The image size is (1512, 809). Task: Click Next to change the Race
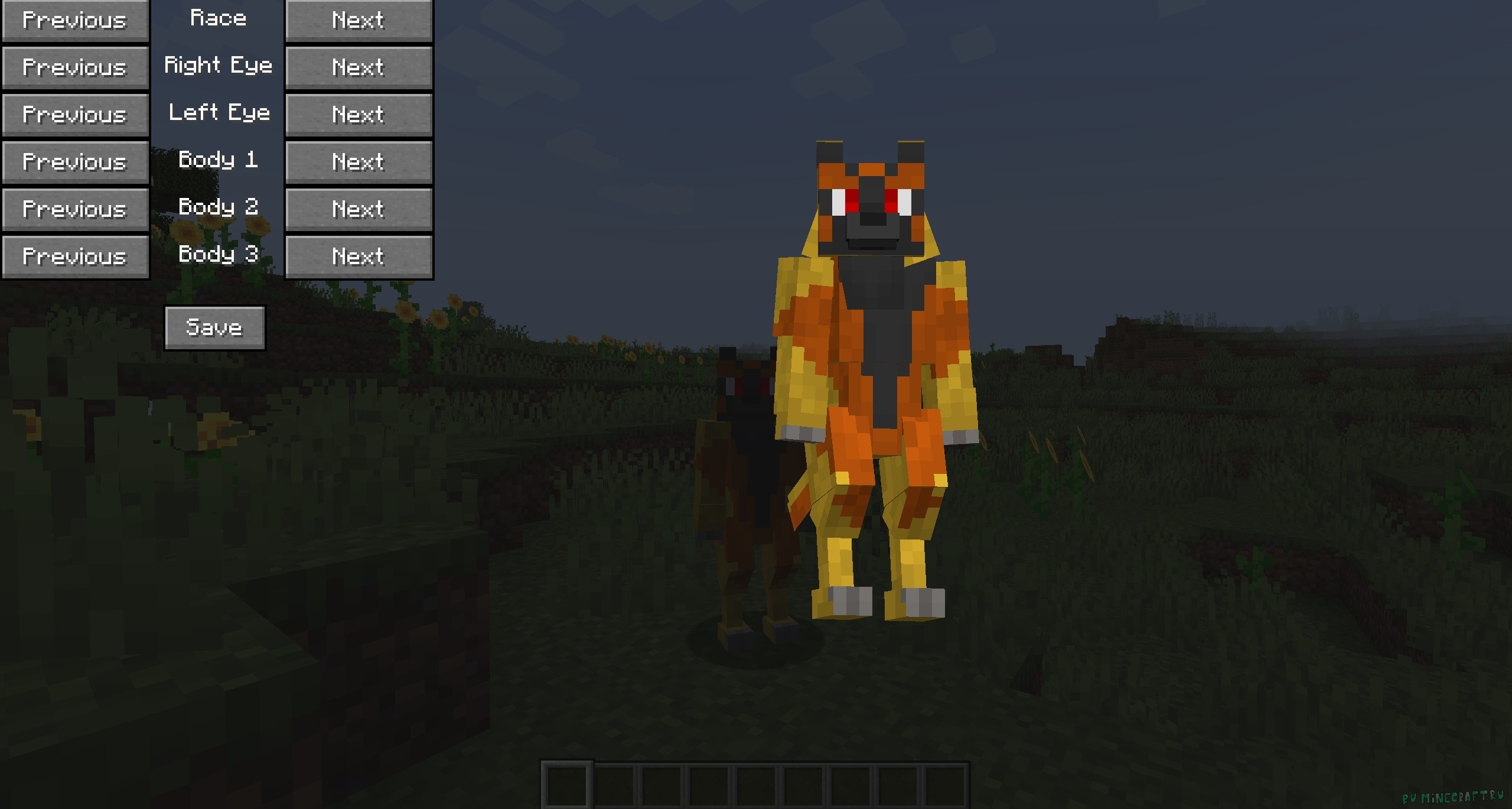coord(358,20)
